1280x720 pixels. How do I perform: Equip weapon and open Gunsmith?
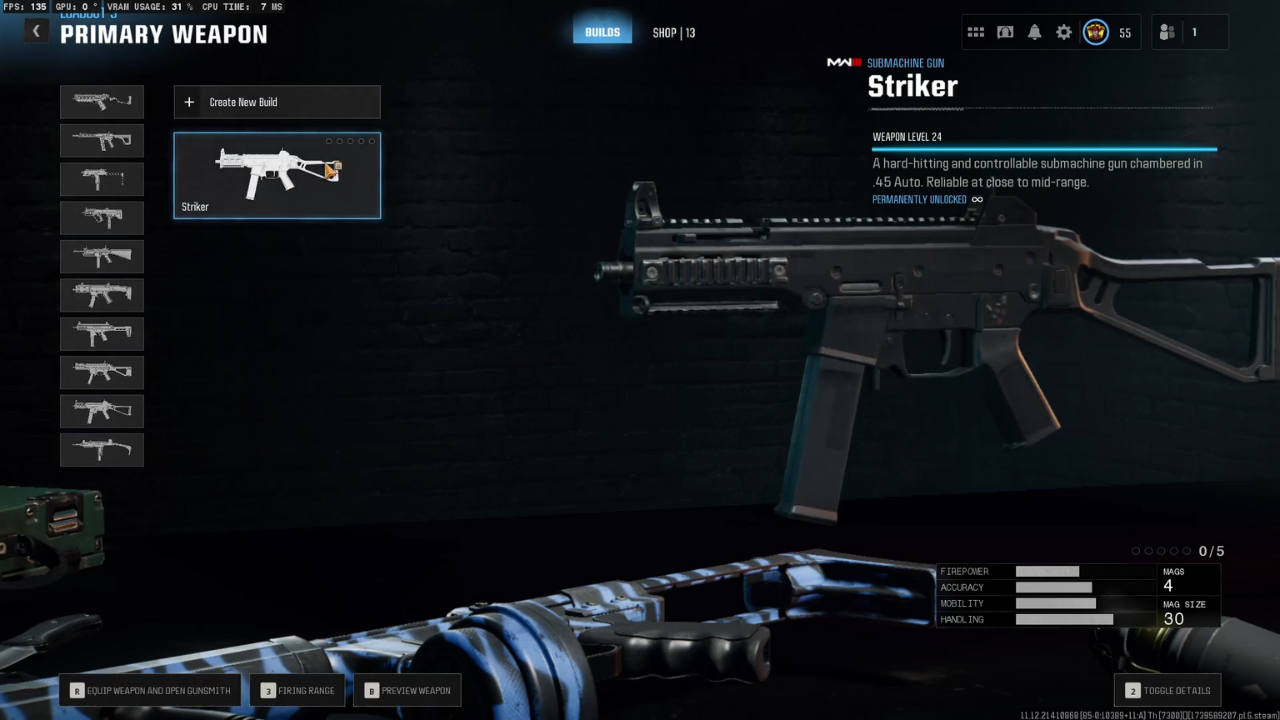coord(151,690)
